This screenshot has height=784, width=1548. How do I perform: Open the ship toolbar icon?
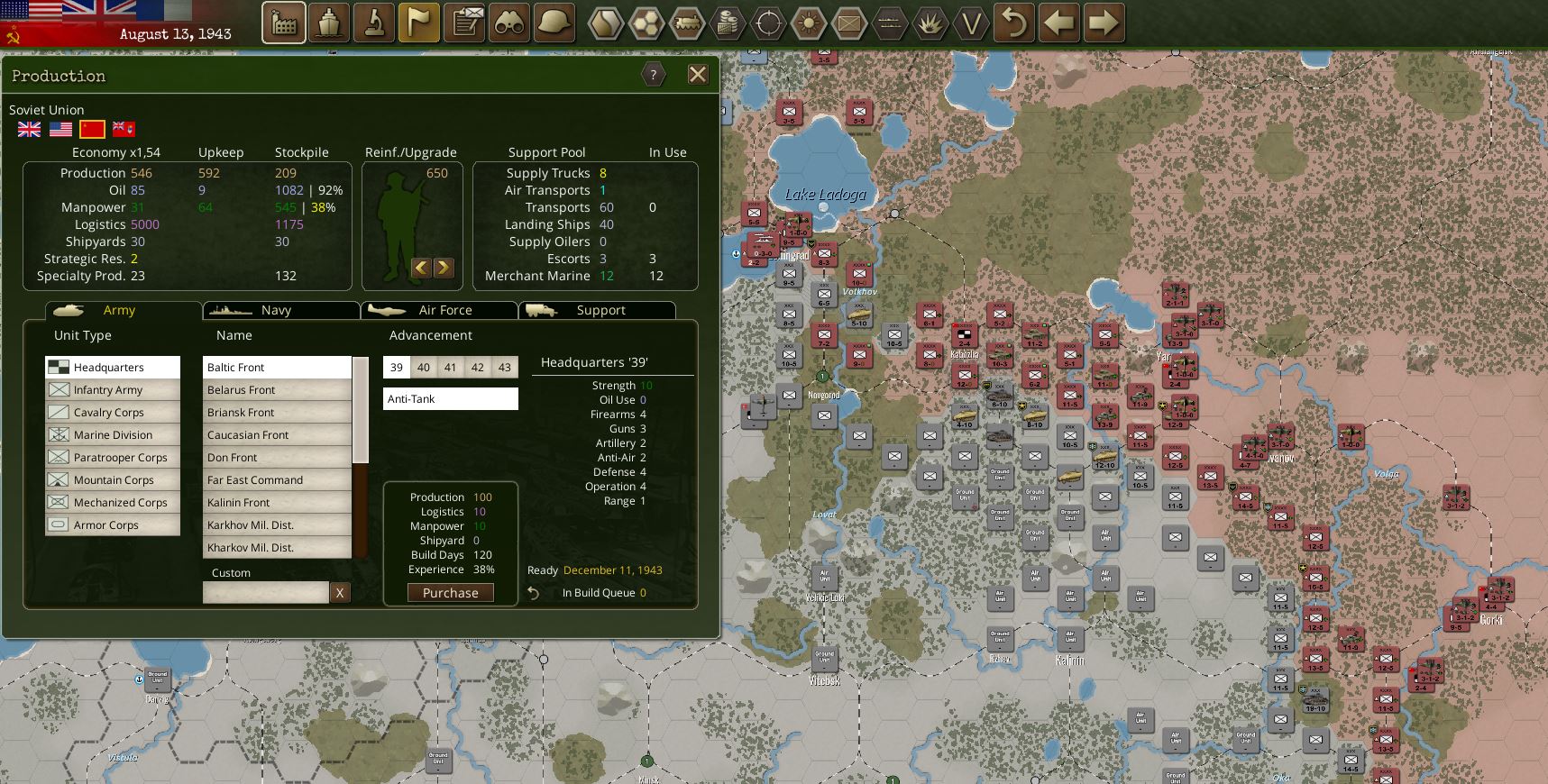[x=329, y=23]
